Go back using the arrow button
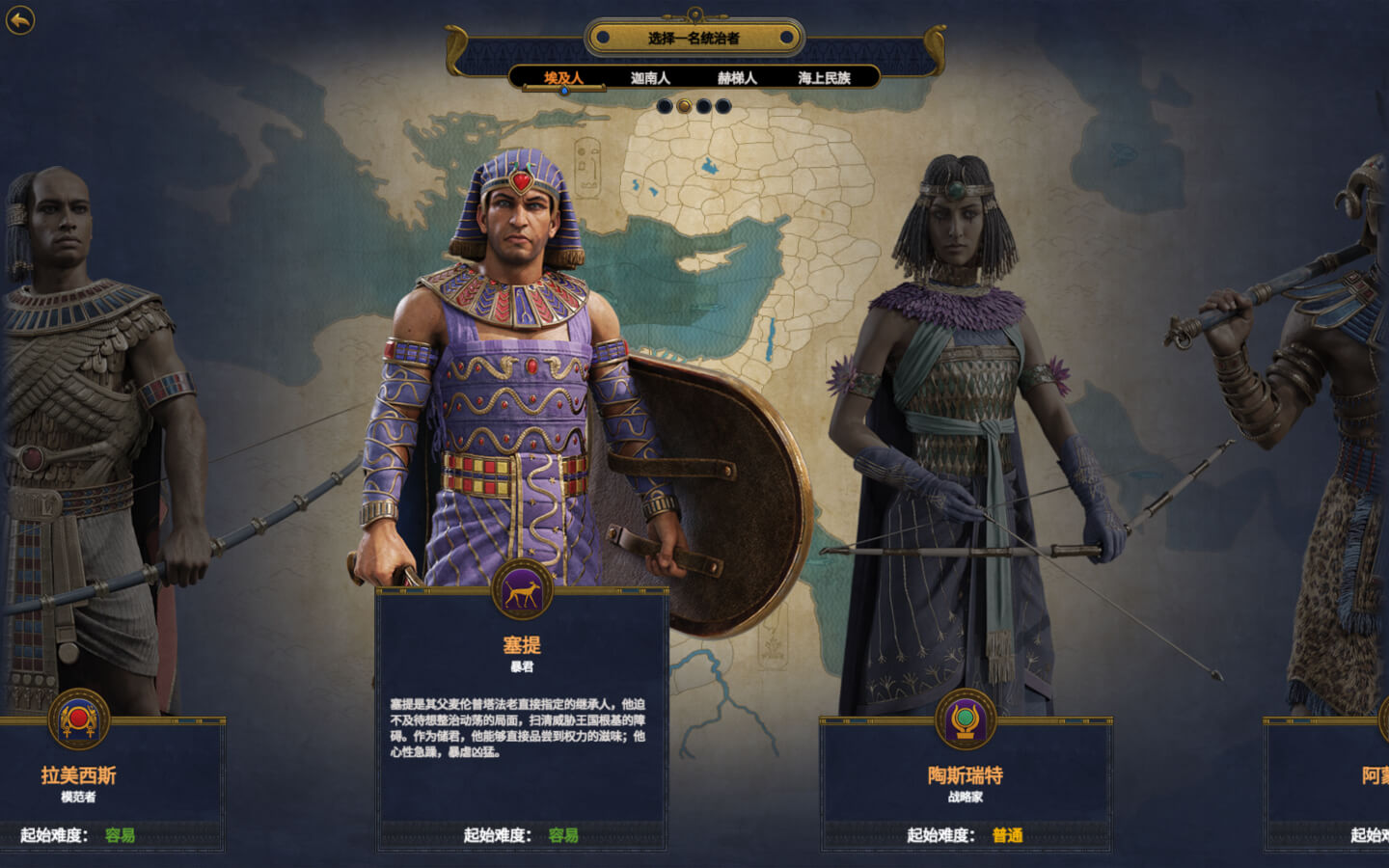Viewport: 1389px width, 868px height. tap(20, 20)
